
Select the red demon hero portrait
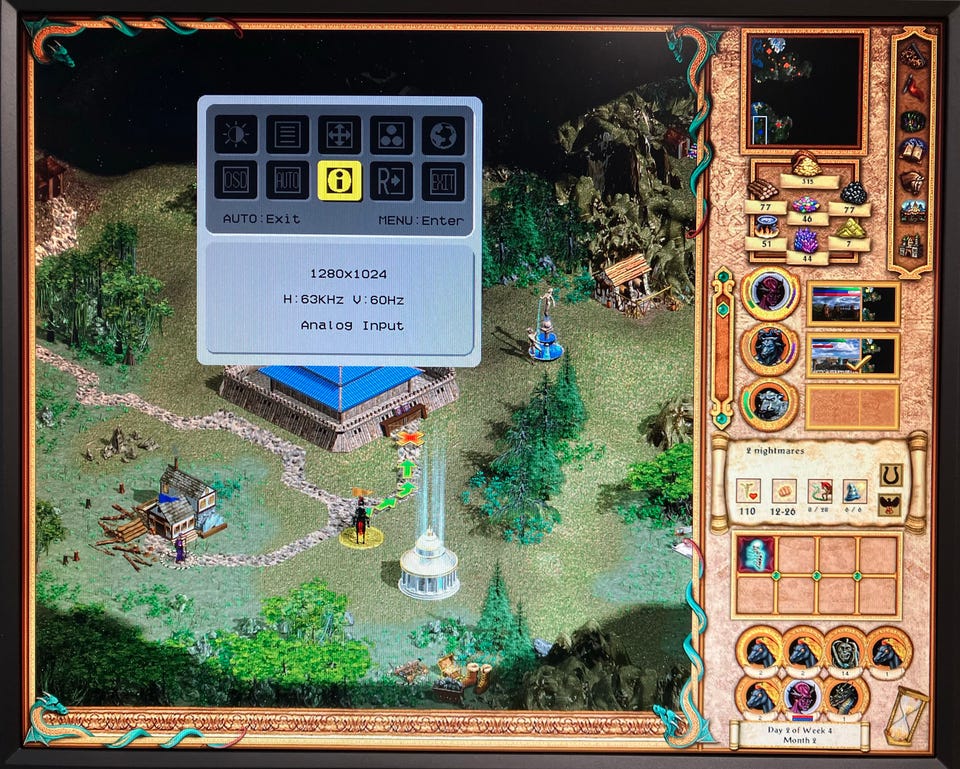(x=770, y=293)
